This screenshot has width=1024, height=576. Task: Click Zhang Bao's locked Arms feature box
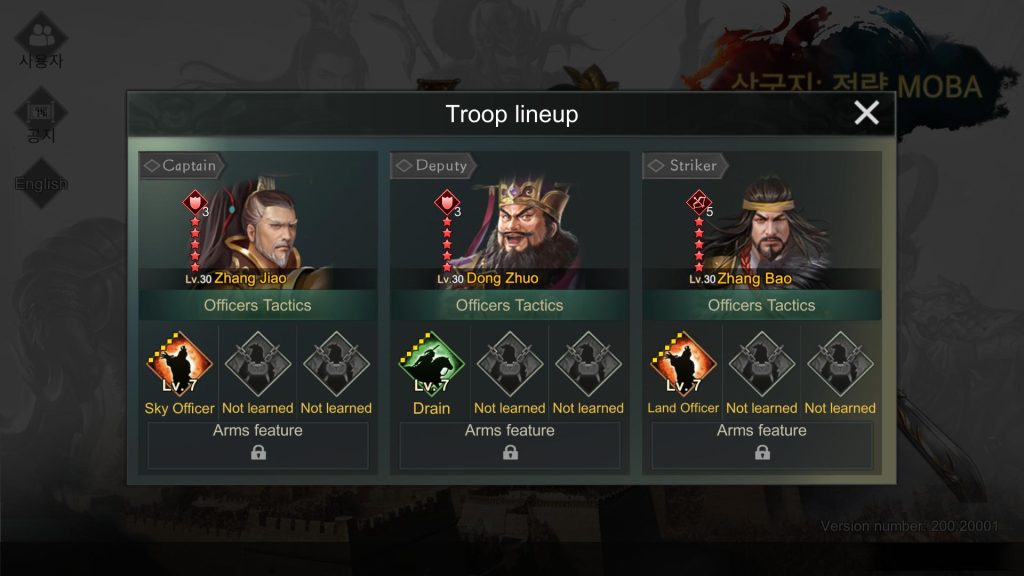click(762, 445)
